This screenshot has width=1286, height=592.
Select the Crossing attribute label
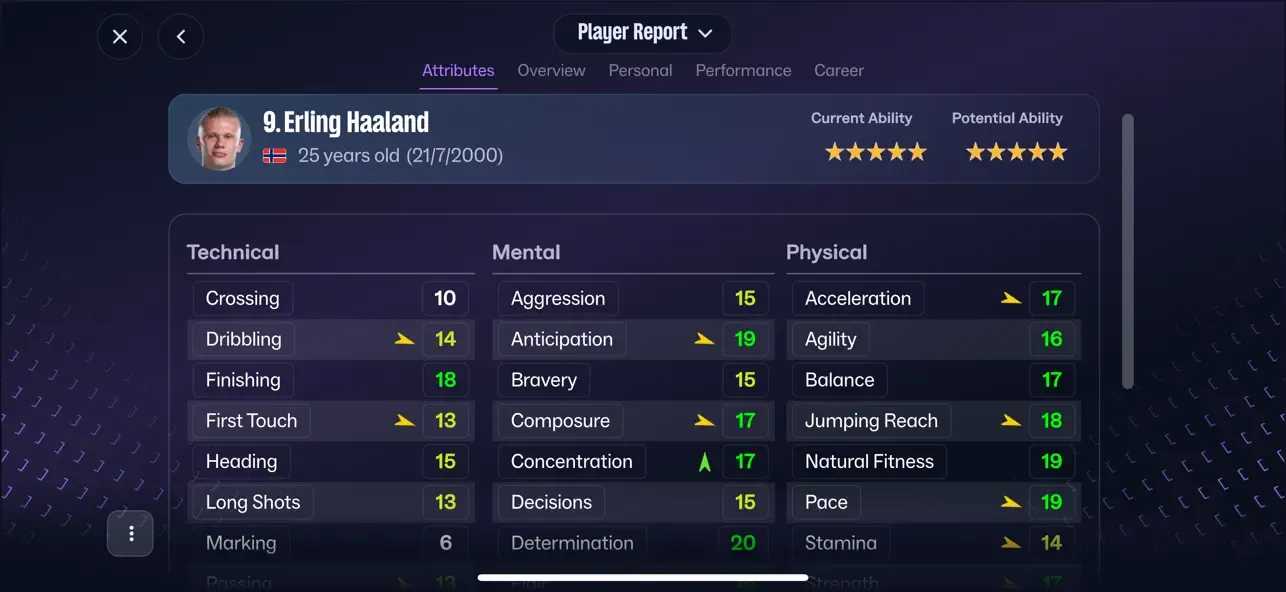[x=242, y=298]
